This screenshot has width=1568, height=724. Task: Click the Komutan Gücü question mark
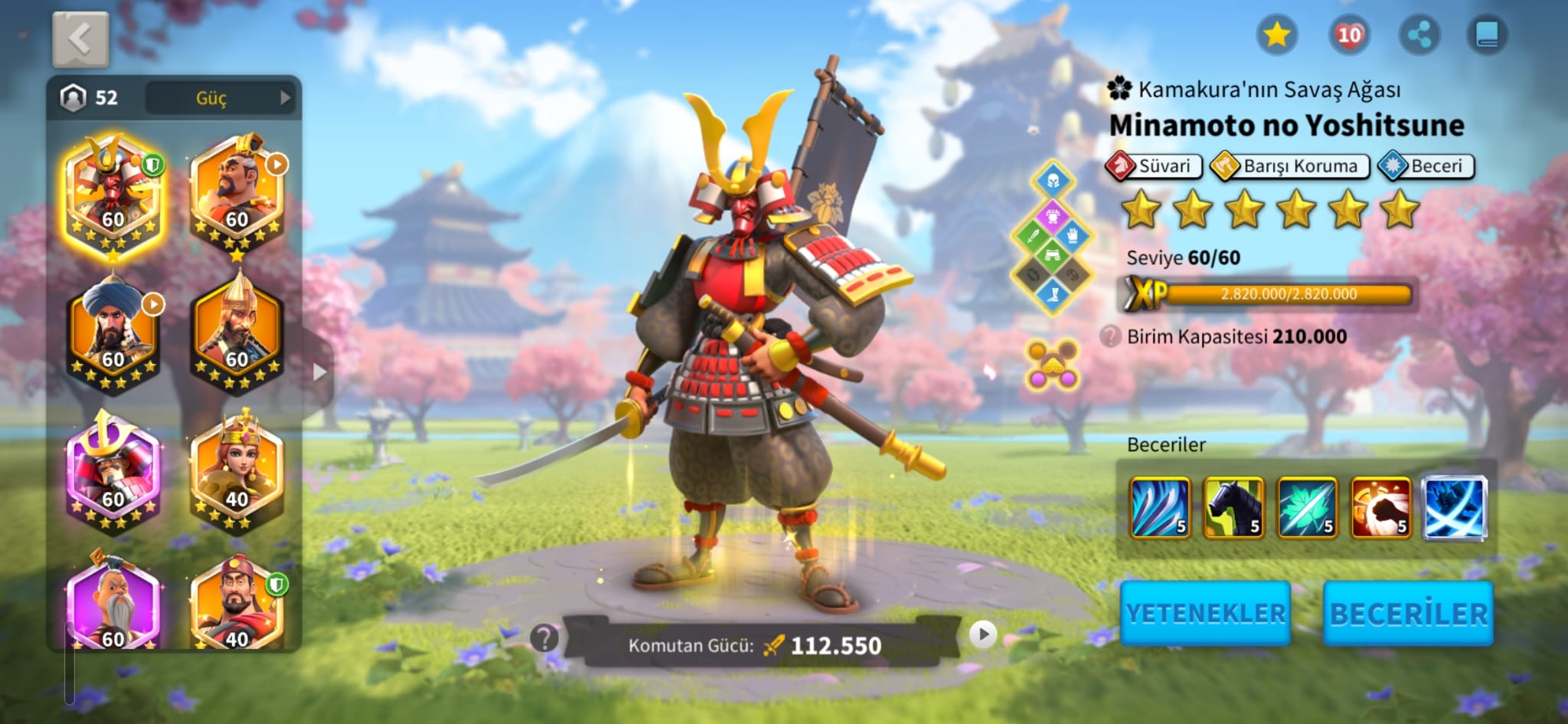click(544, 637)
